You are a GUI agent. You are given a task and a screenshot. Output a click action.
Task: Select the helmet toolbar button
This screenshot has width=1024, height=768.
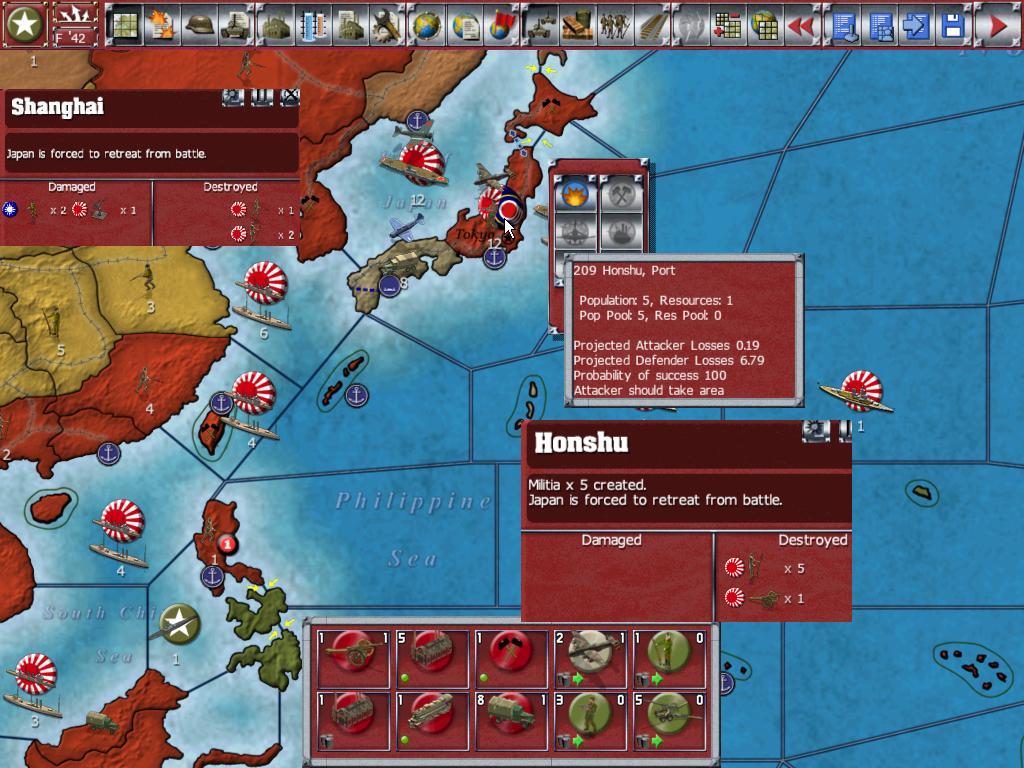(x=199, y=25)
